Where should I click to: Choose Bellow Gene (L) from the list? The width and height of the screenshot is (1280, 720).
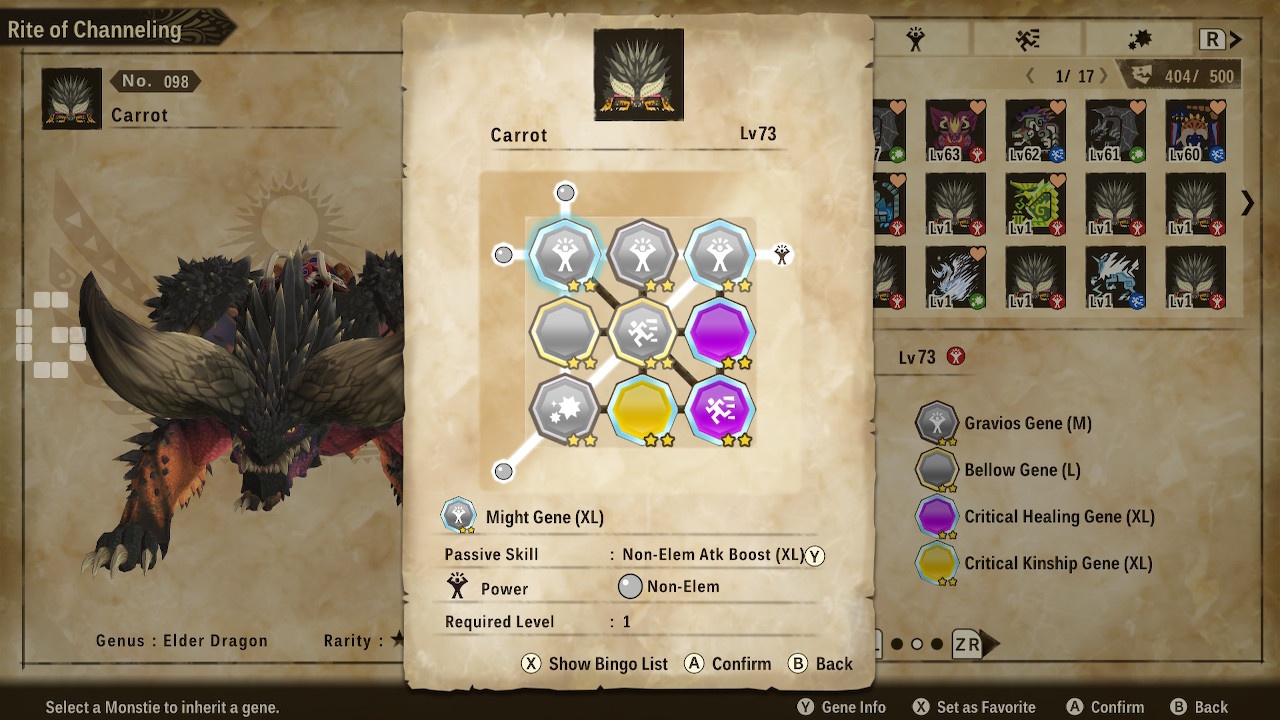point(1022,470)
